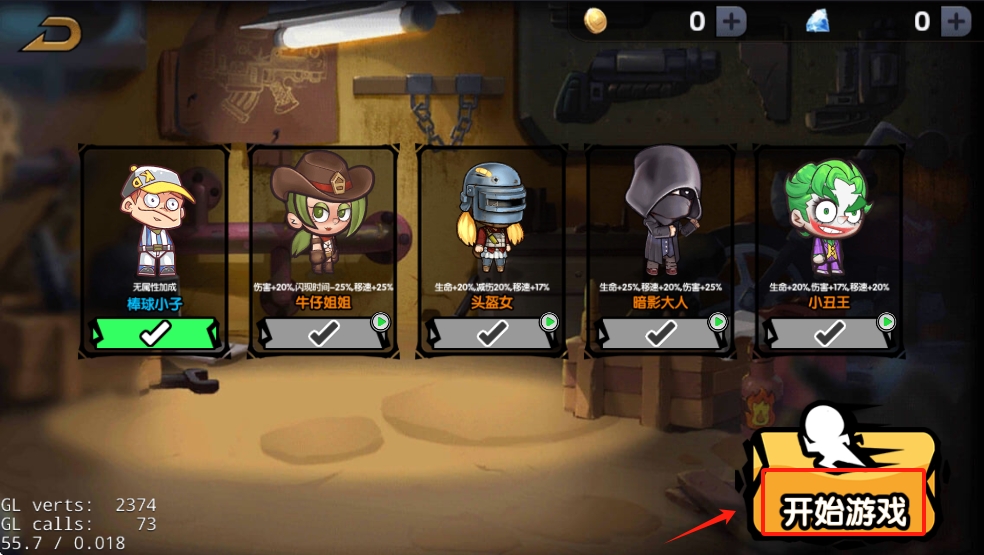Click the gray checkmark button under 头盔女
Viewport: 984px width, 555px height.
coord(491,334)
